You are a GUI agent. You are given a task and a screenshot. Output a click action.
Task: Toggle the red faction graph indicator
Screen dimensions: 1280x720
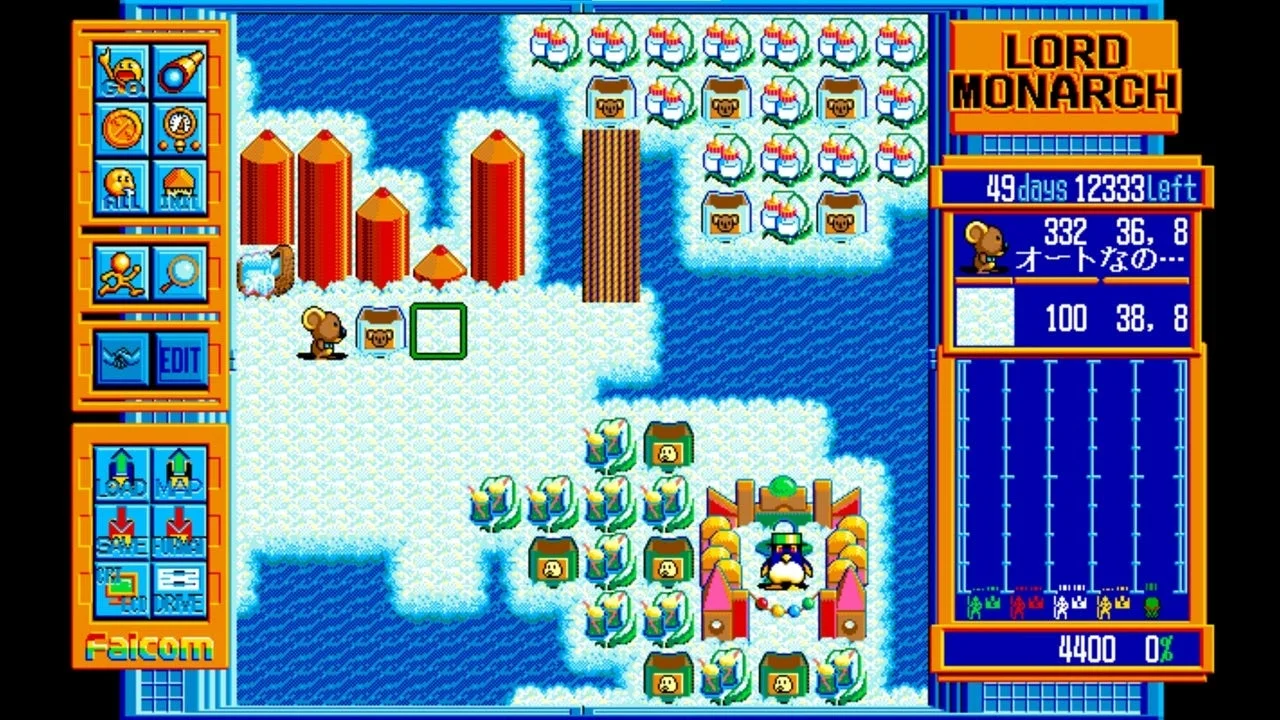[x=1018, y=608]
